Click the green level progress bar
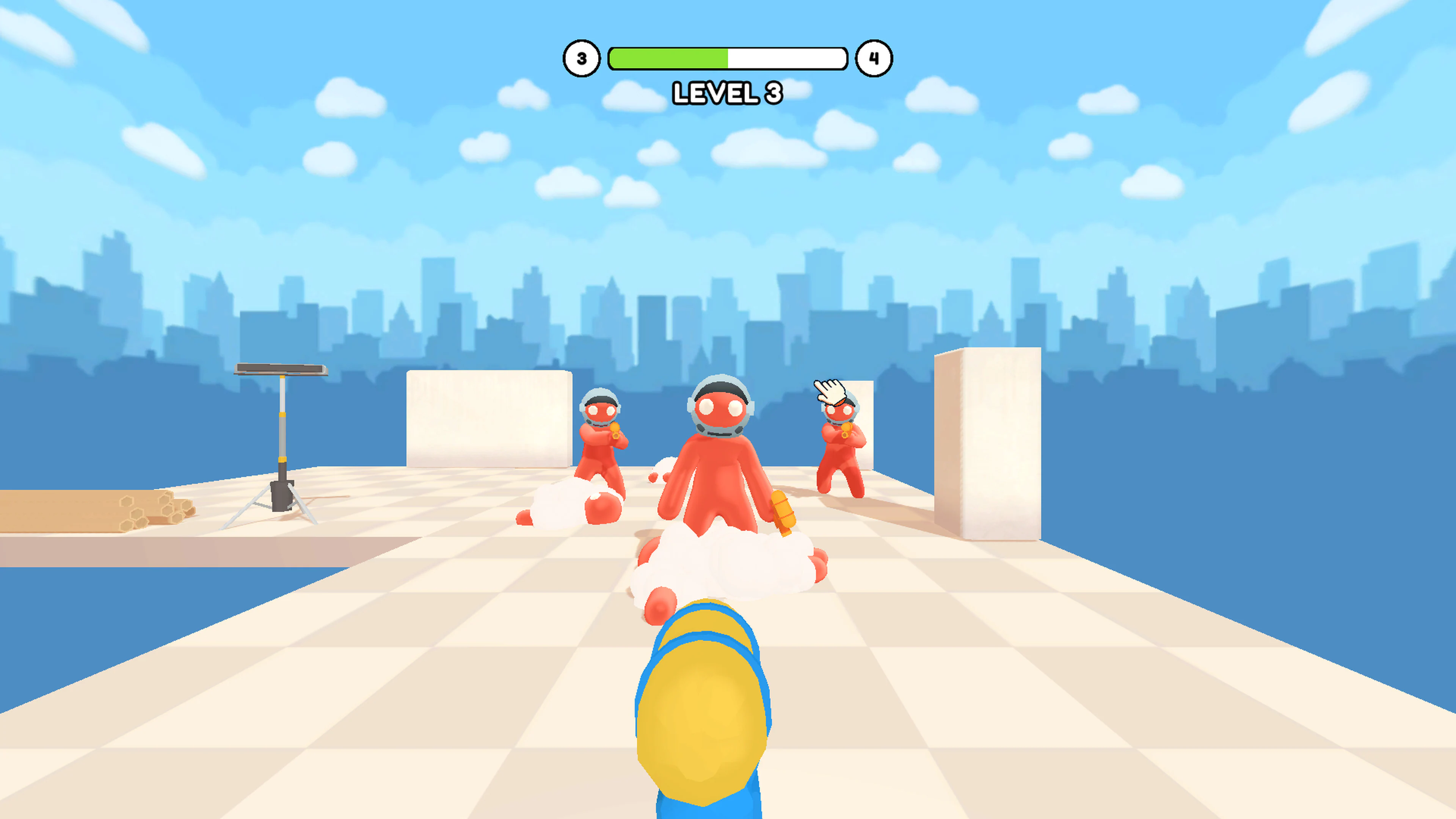 point(667,58)
